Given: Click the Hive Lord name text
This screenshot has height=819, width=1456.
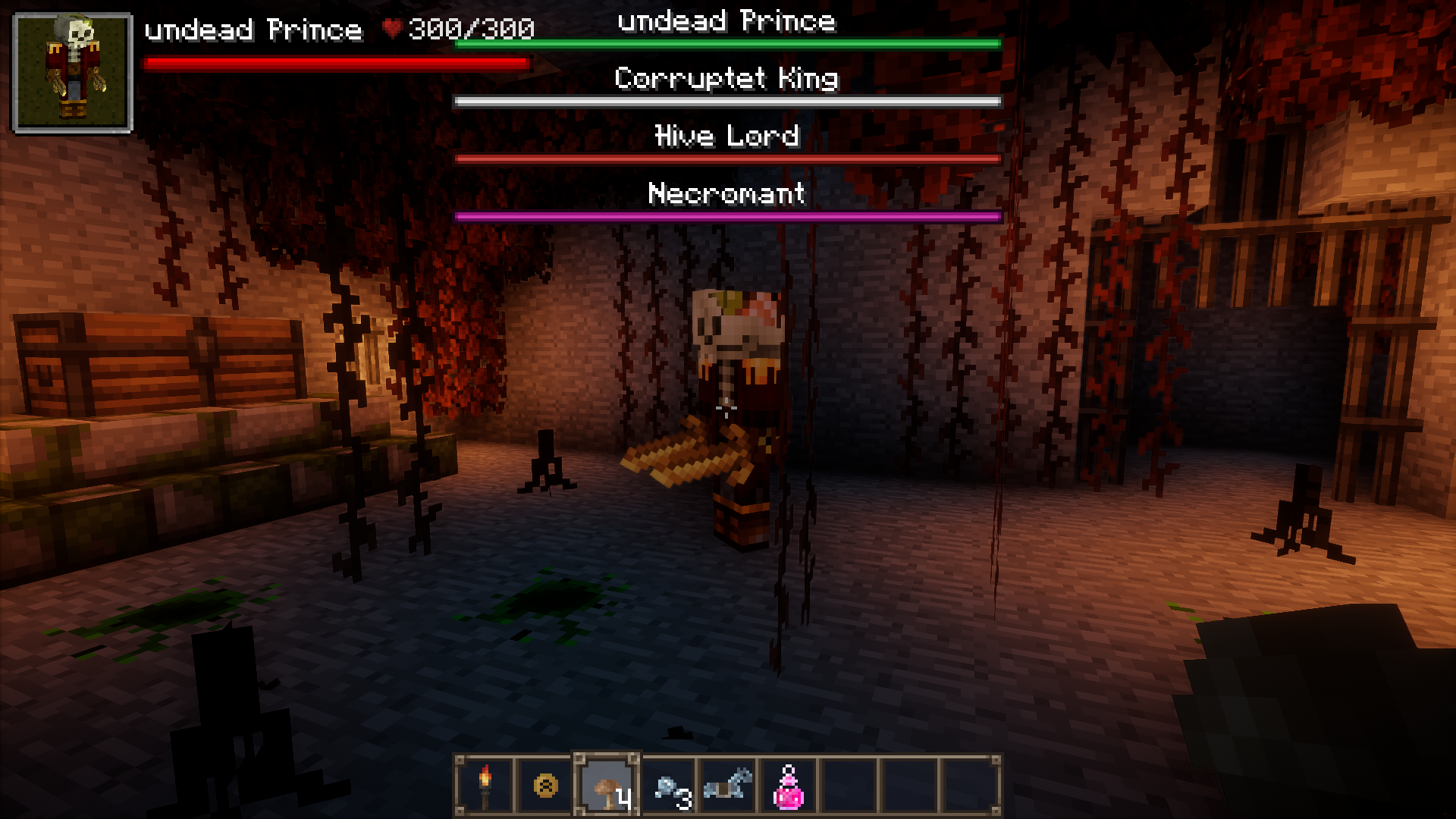Looking at the screenshot, I should (726, 136).
